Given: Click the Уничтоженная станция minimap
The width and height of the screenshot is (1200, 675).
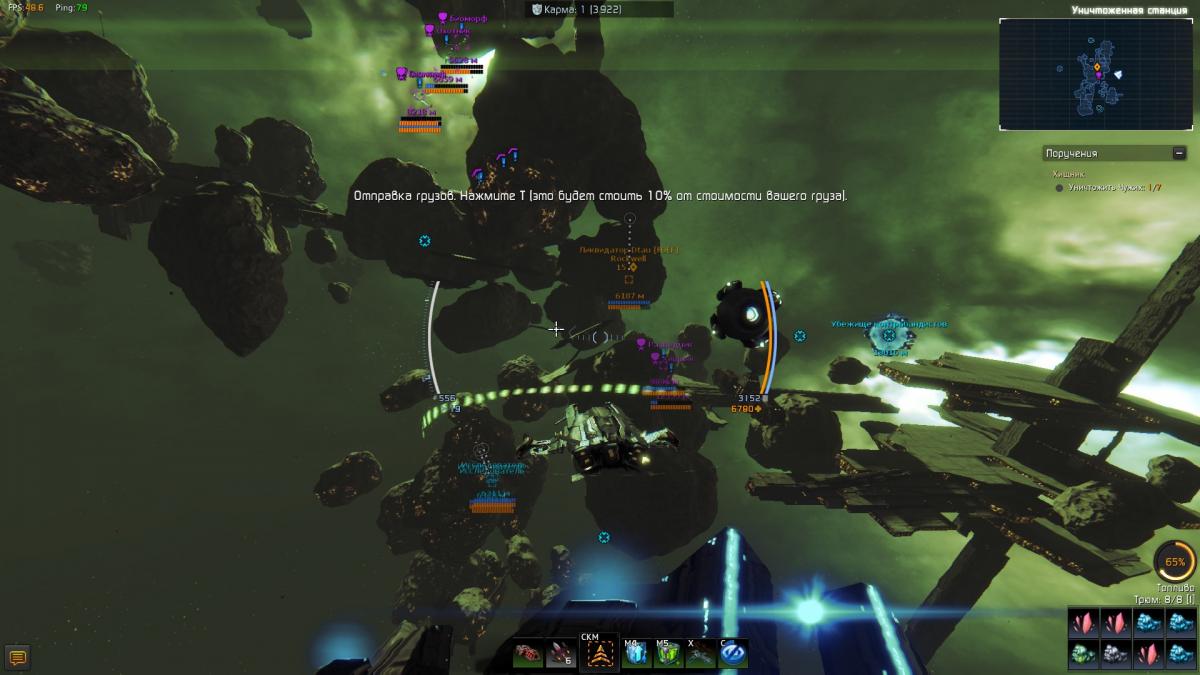Looking at the screenshot, I should [1097, 73].
